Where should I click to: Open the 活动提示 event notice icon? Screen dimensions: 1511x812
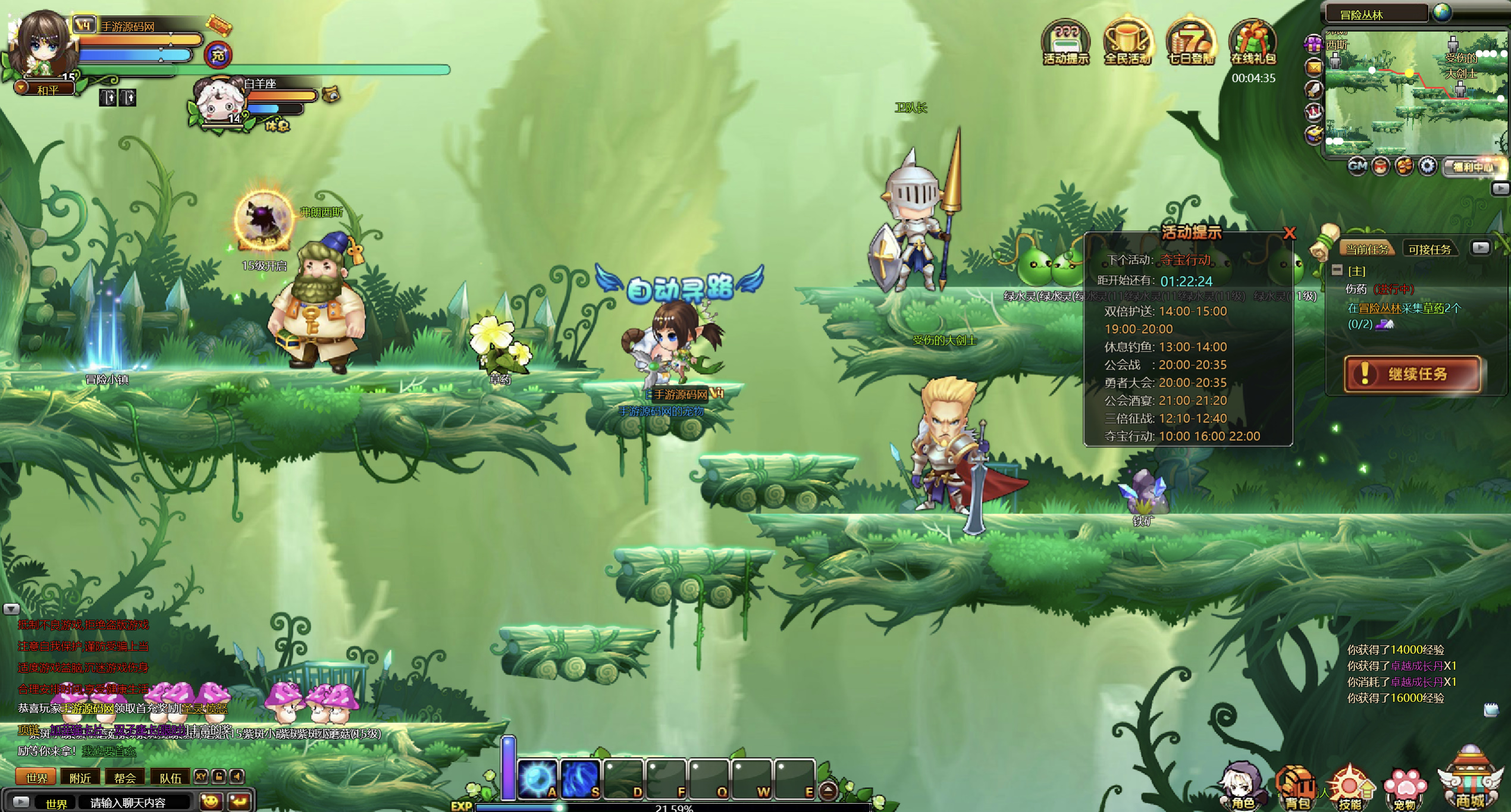1065,42
